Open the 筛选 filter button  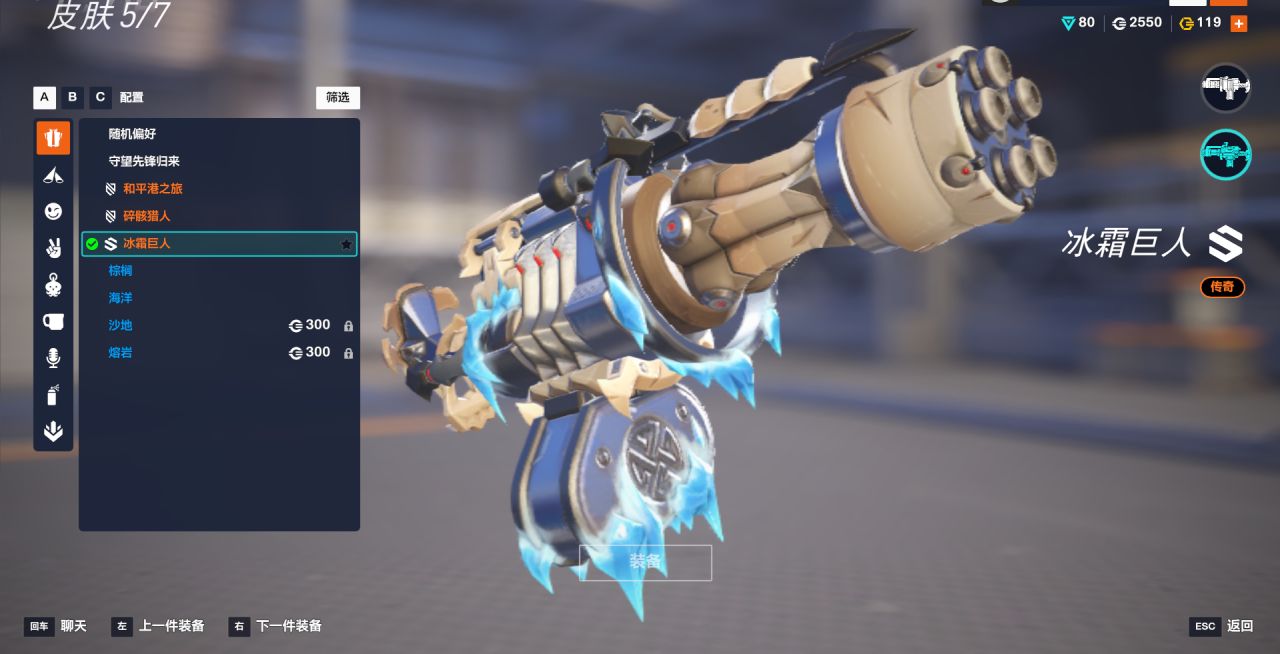pos(338,97)
